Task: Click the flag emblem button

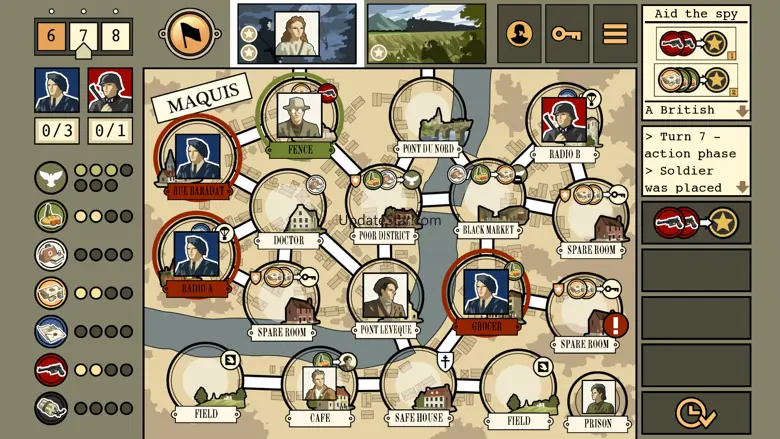Action: pyautogui.click(x=190, y=34)
